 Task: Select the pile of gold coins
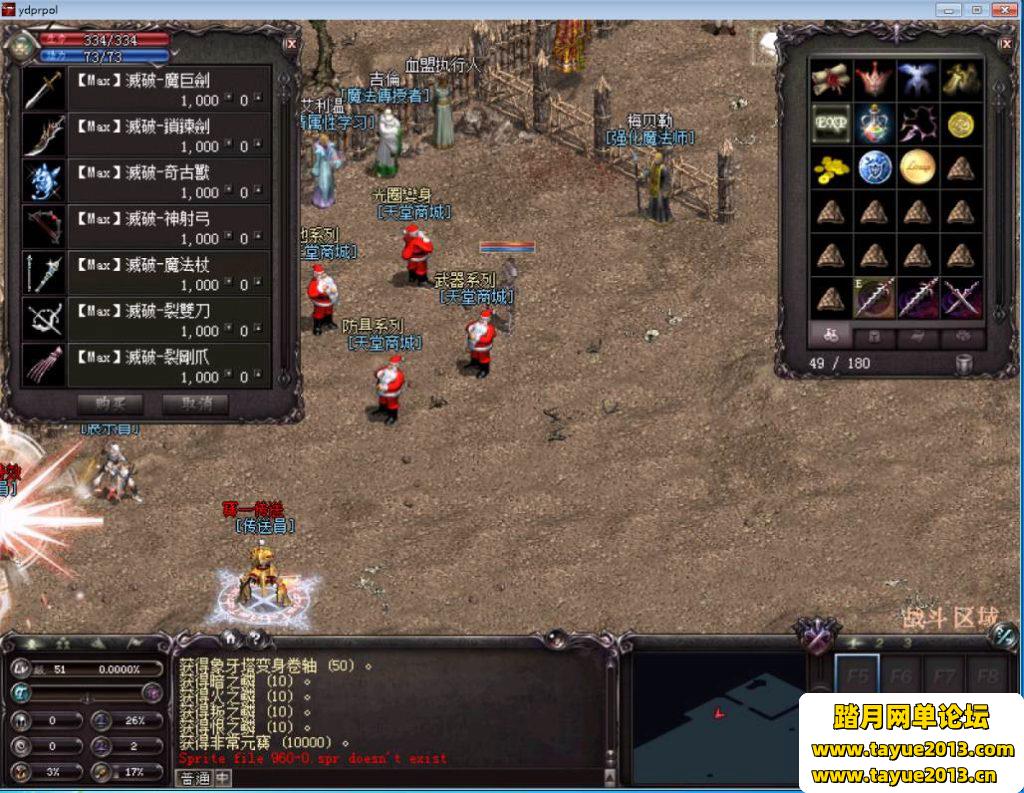pos(830,167)
